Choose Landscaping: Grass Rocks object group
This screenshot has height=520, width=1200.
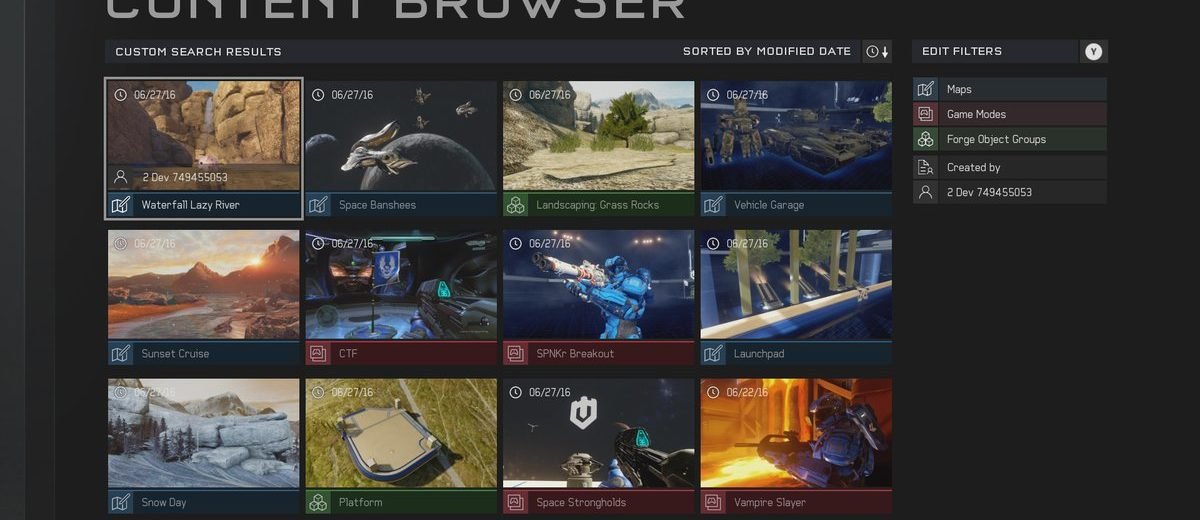pyautogui.click(x=598, y=147)
